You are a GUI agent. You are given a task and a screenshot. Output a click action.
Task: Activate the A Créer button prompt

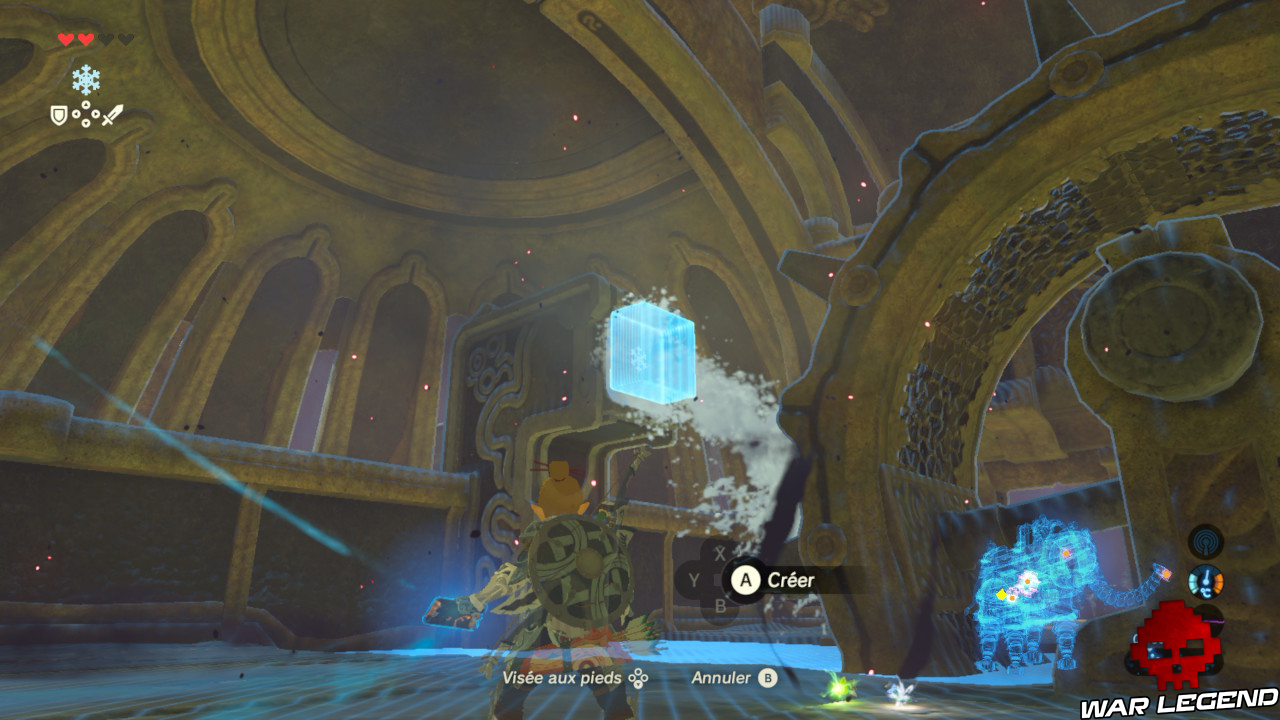744,580
